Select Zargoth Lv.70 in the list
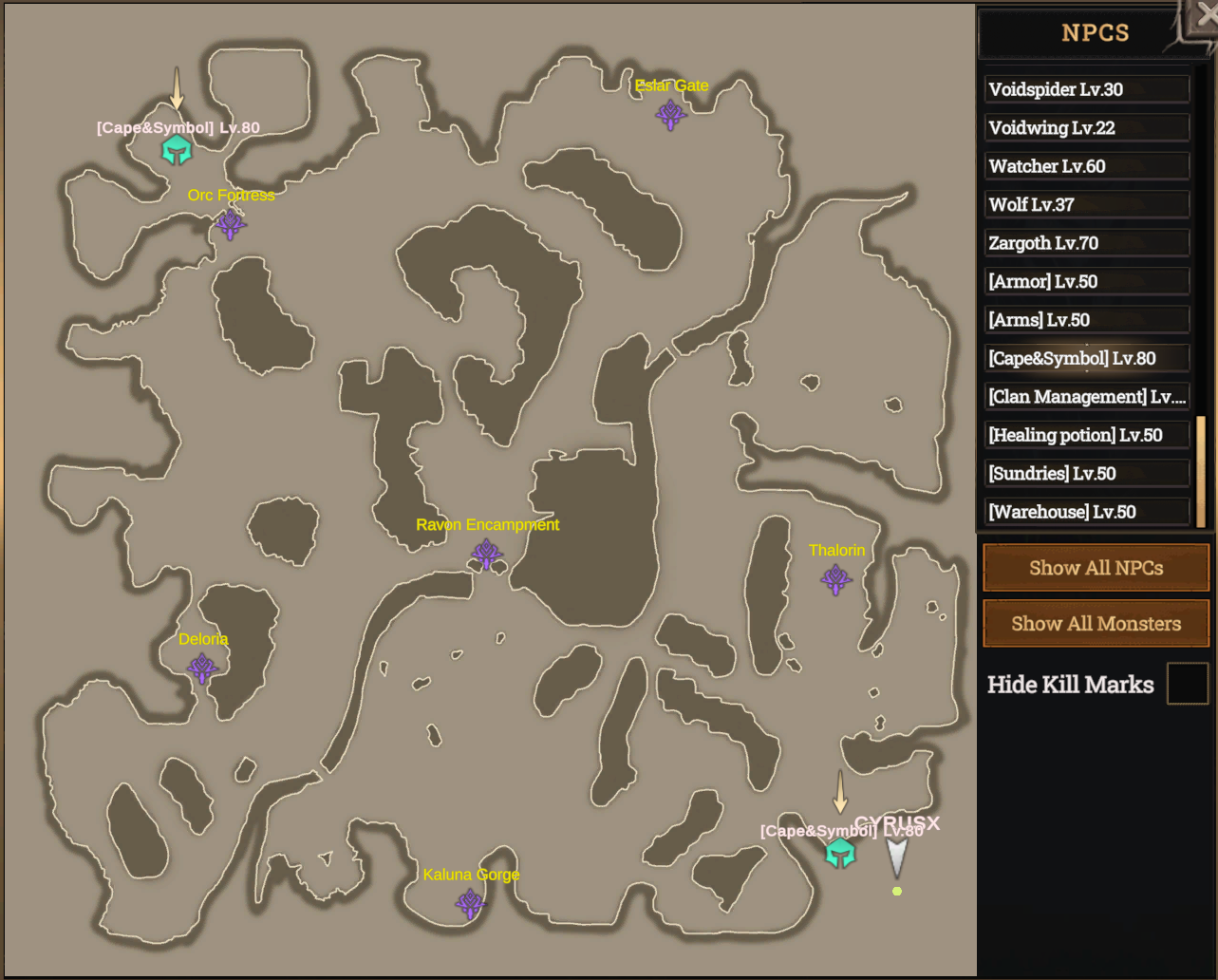The image size is (1218, 980). point(1086,242)
